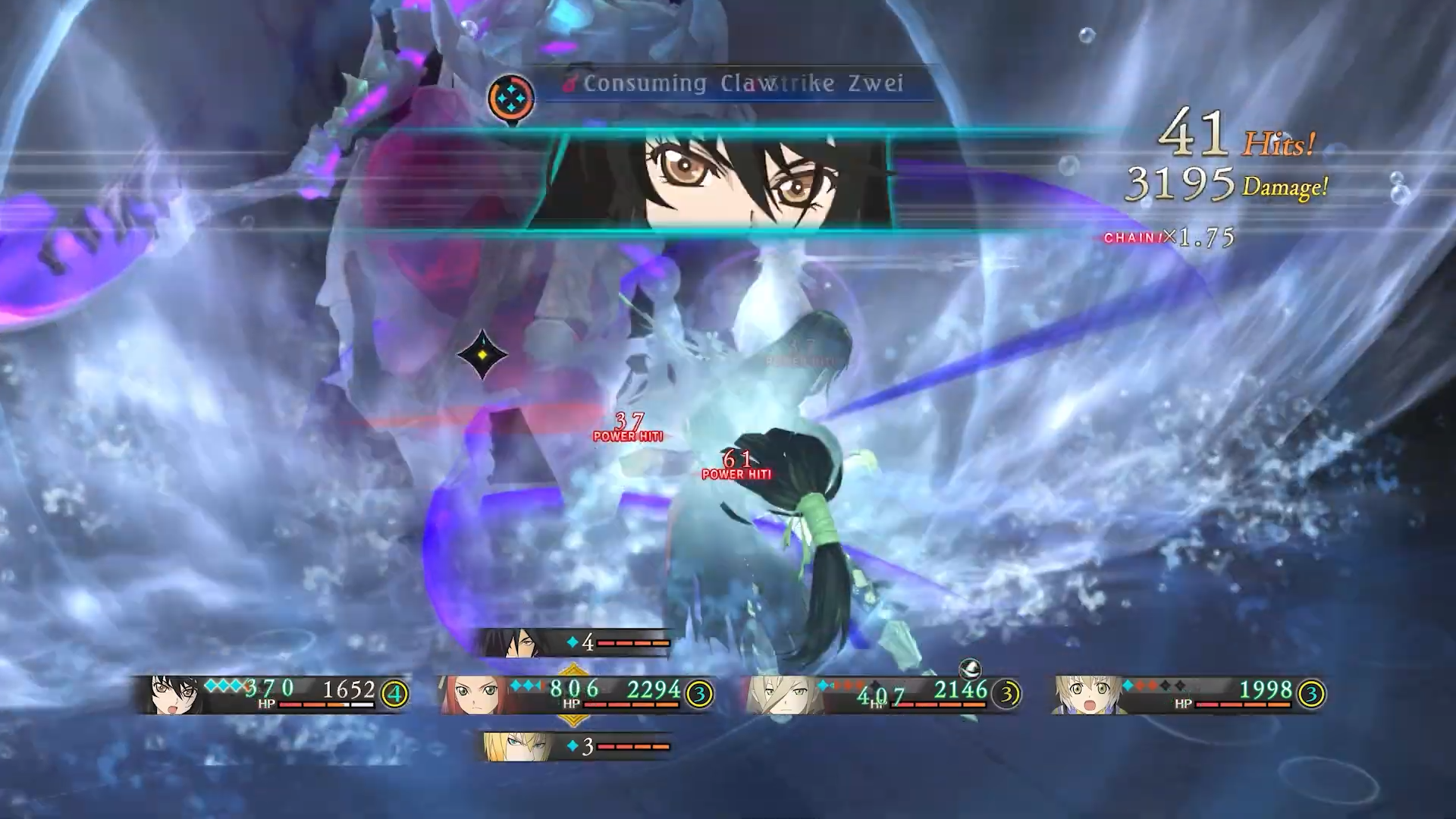The height and width of the screenshot is (819, 1456).
Task: Select Velvet's party status portrait
Action: [173, 694]
